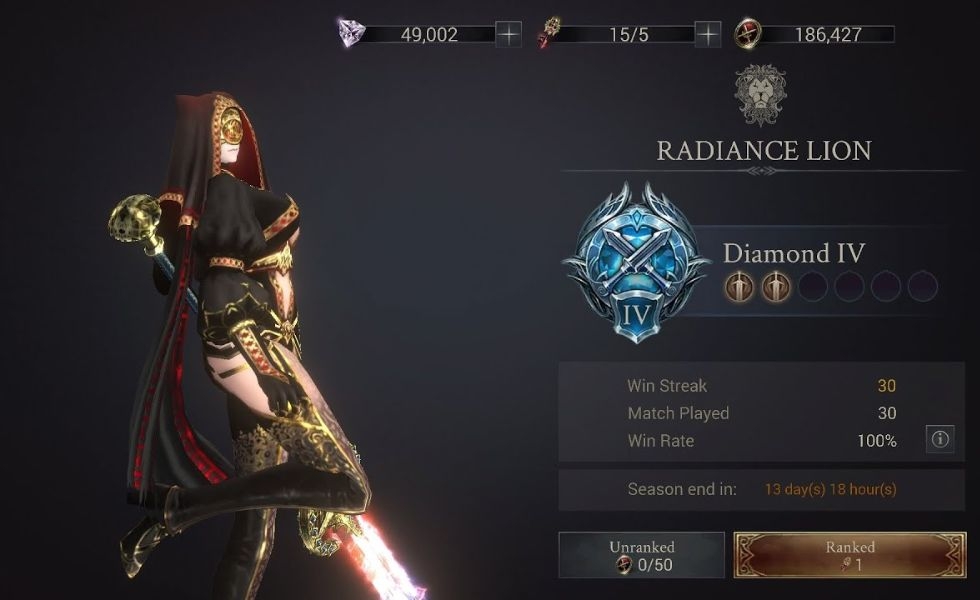View the Diamond IV rank emblem
Screen dimensions: 980x600
(x=636, y=261)
